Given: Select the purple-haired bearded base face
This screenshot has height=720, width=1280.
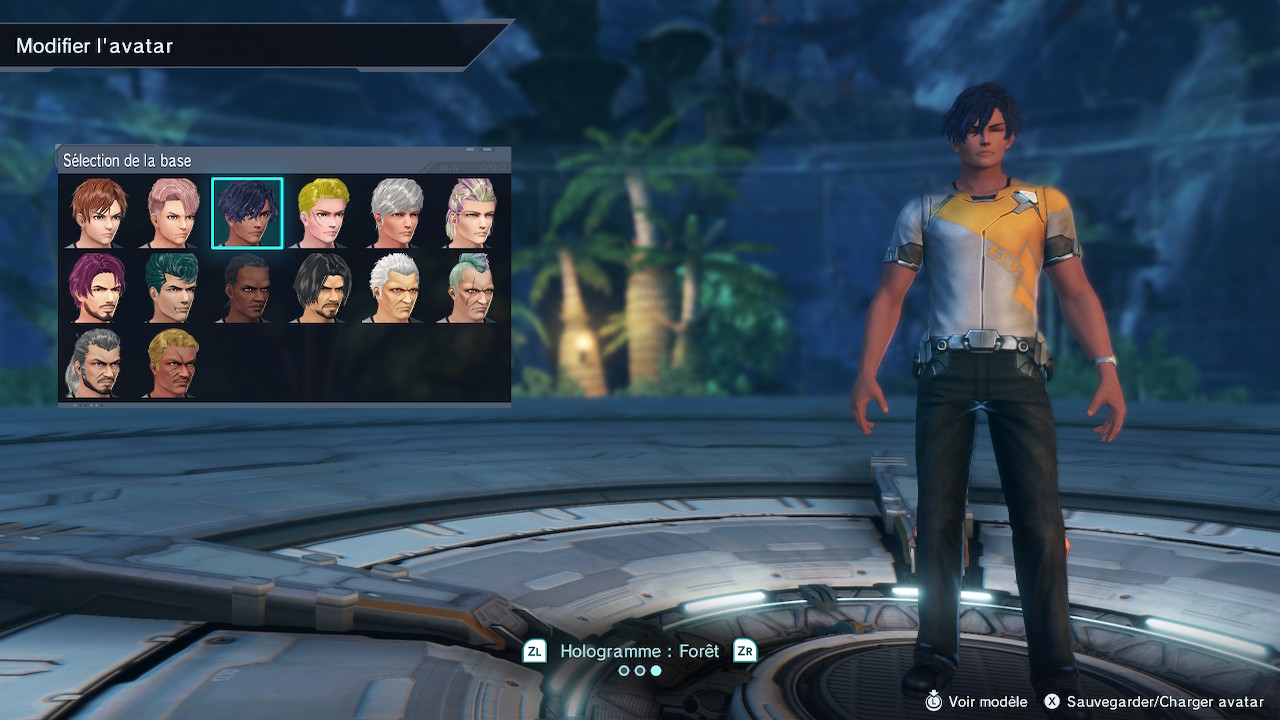Looking at the screenshot, I should (97, 288).
